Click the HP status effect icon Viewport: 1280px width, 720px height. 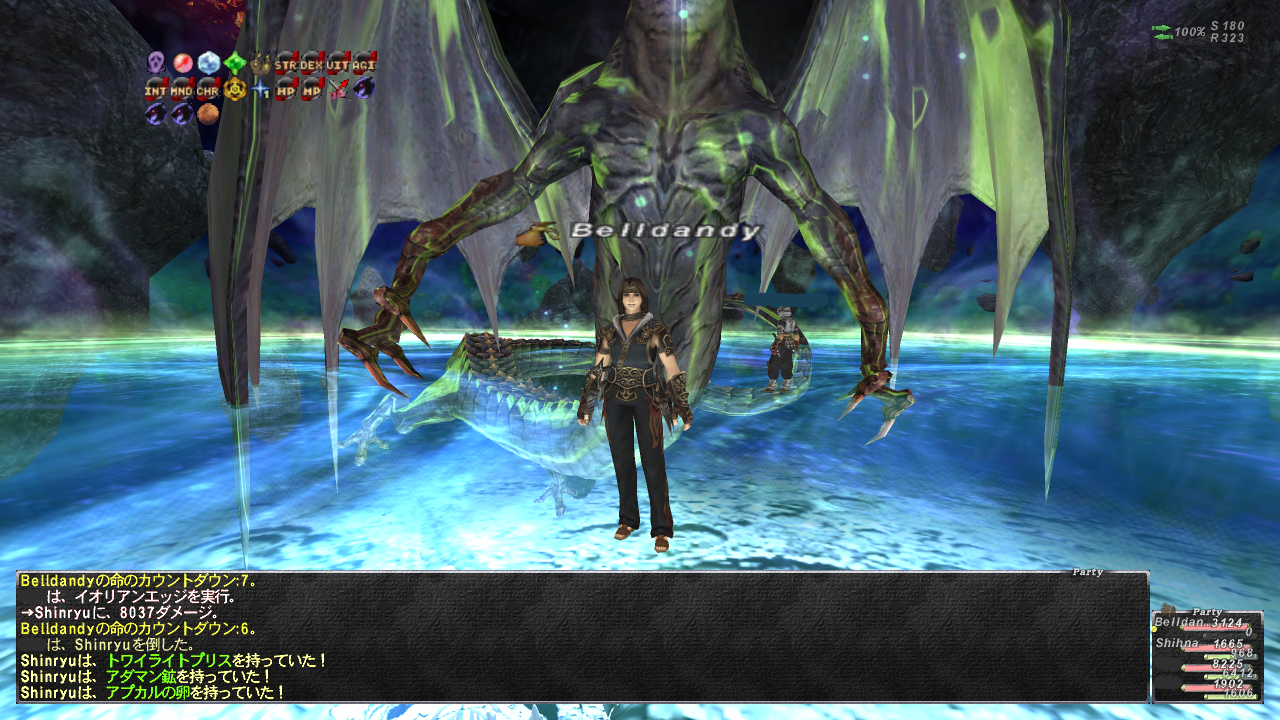click(x=286, y=88)
